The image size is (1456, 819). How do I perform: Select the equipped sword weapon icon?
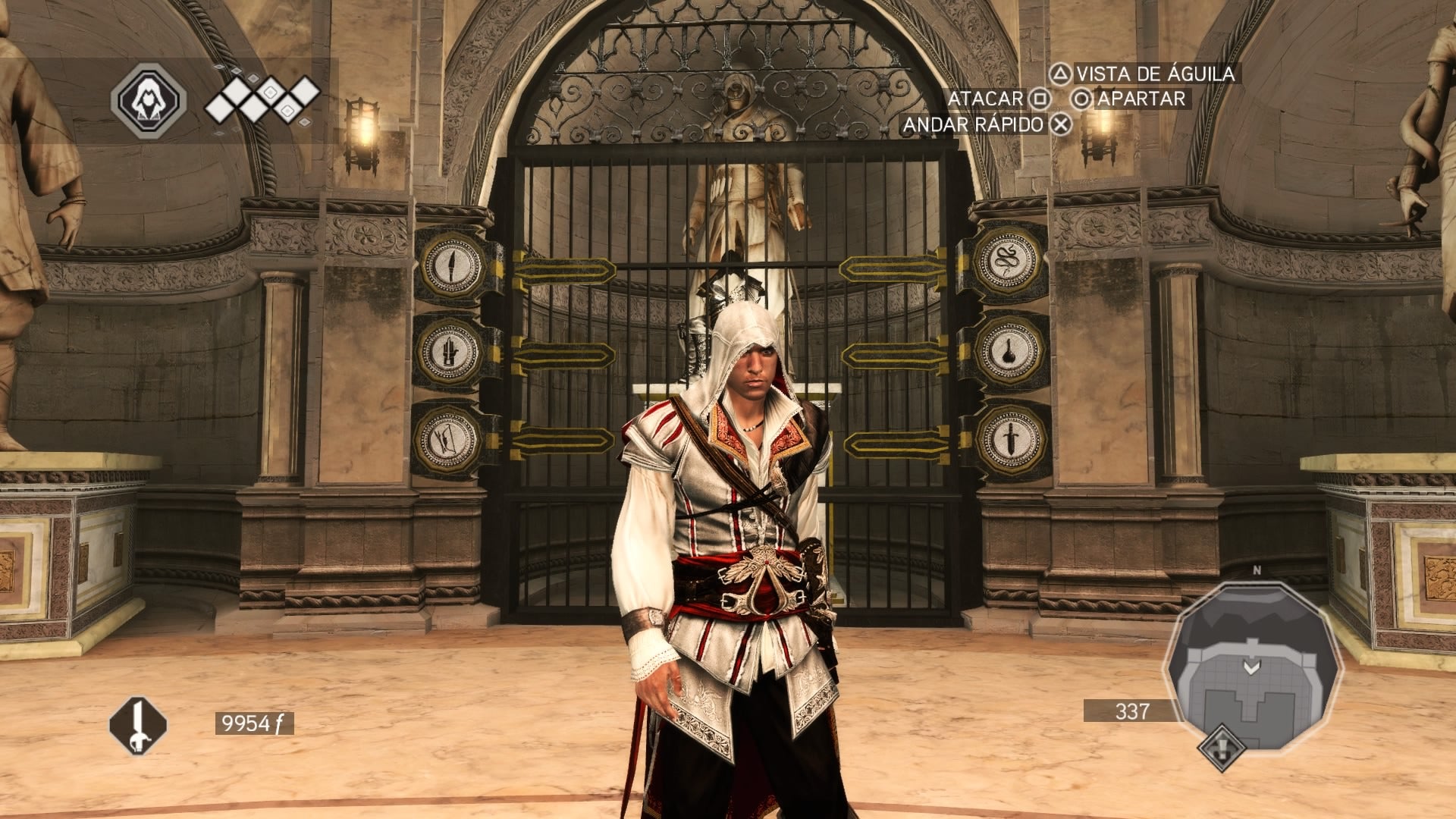[138, 725]
